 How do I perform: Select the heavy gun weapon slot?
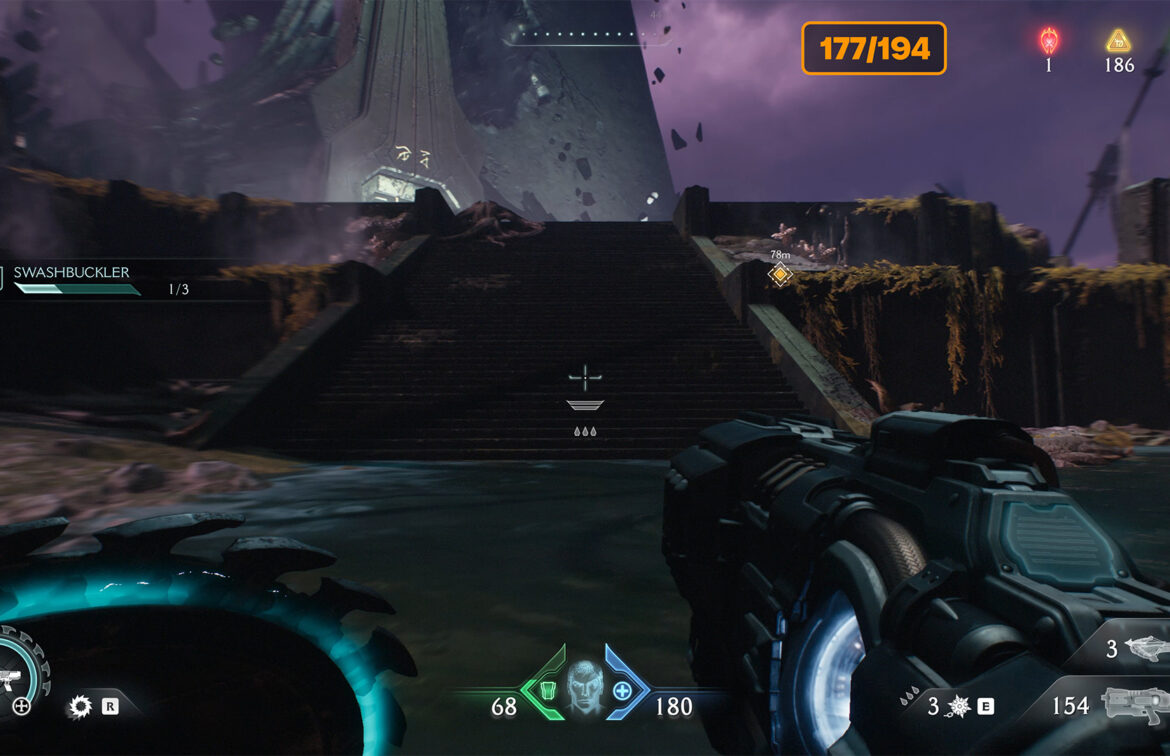[1135, 705]
